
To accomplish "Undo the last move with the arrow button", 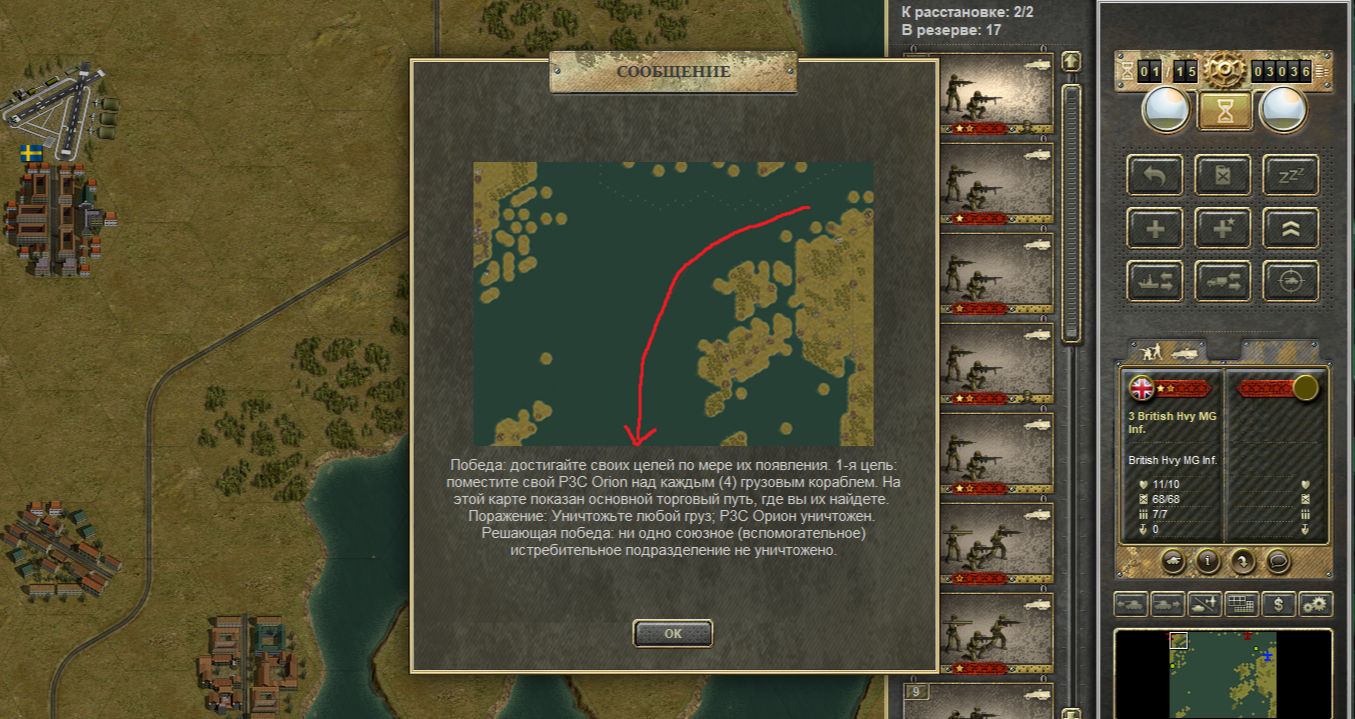I will point(1156,176).
